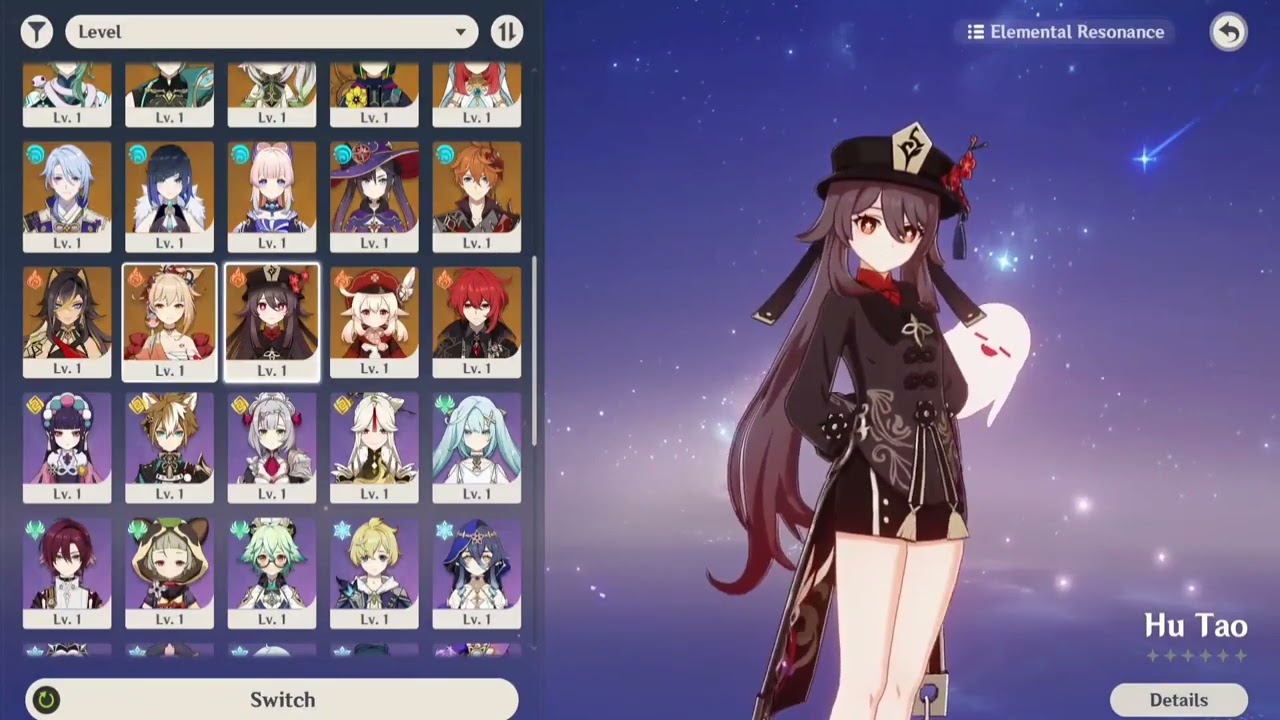Choose Klee's character portrait

374,320
